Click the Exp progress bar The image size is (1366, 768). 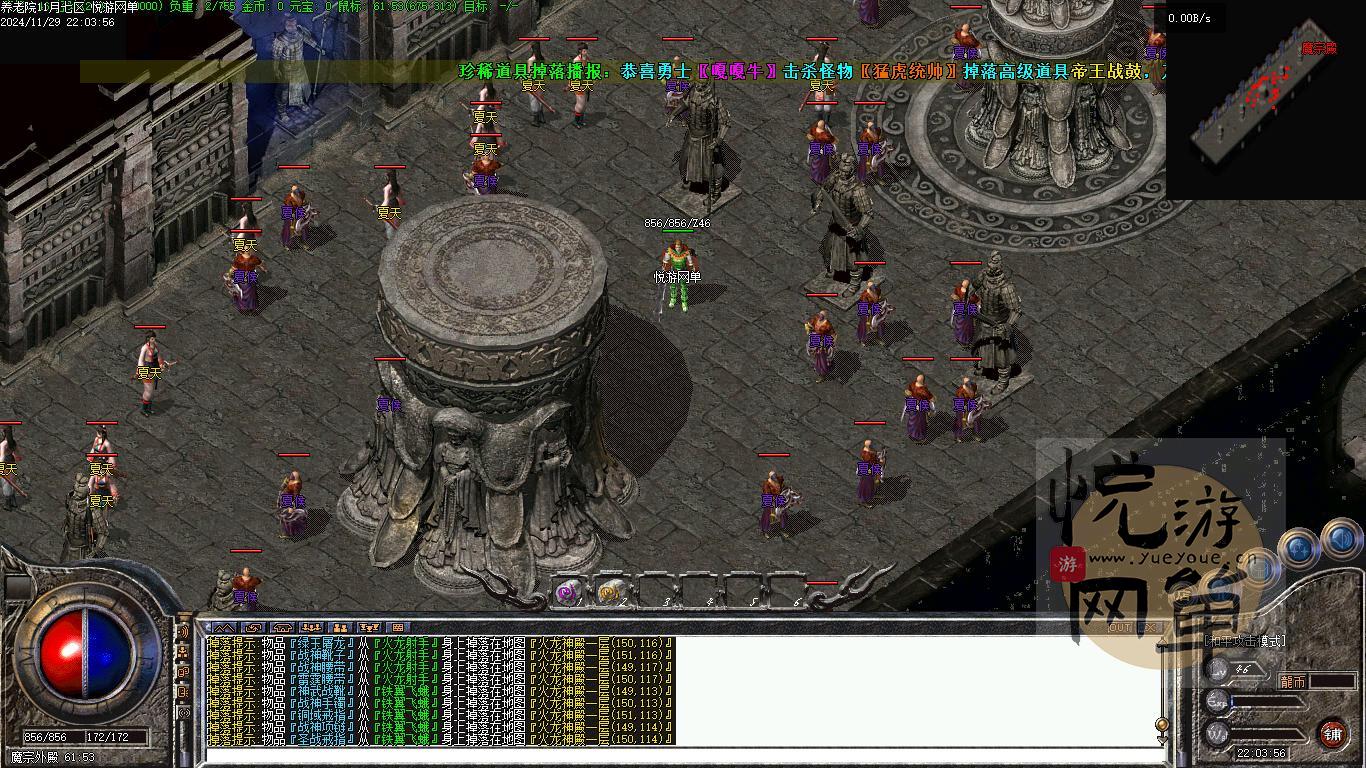click(x=1266, y=702)
